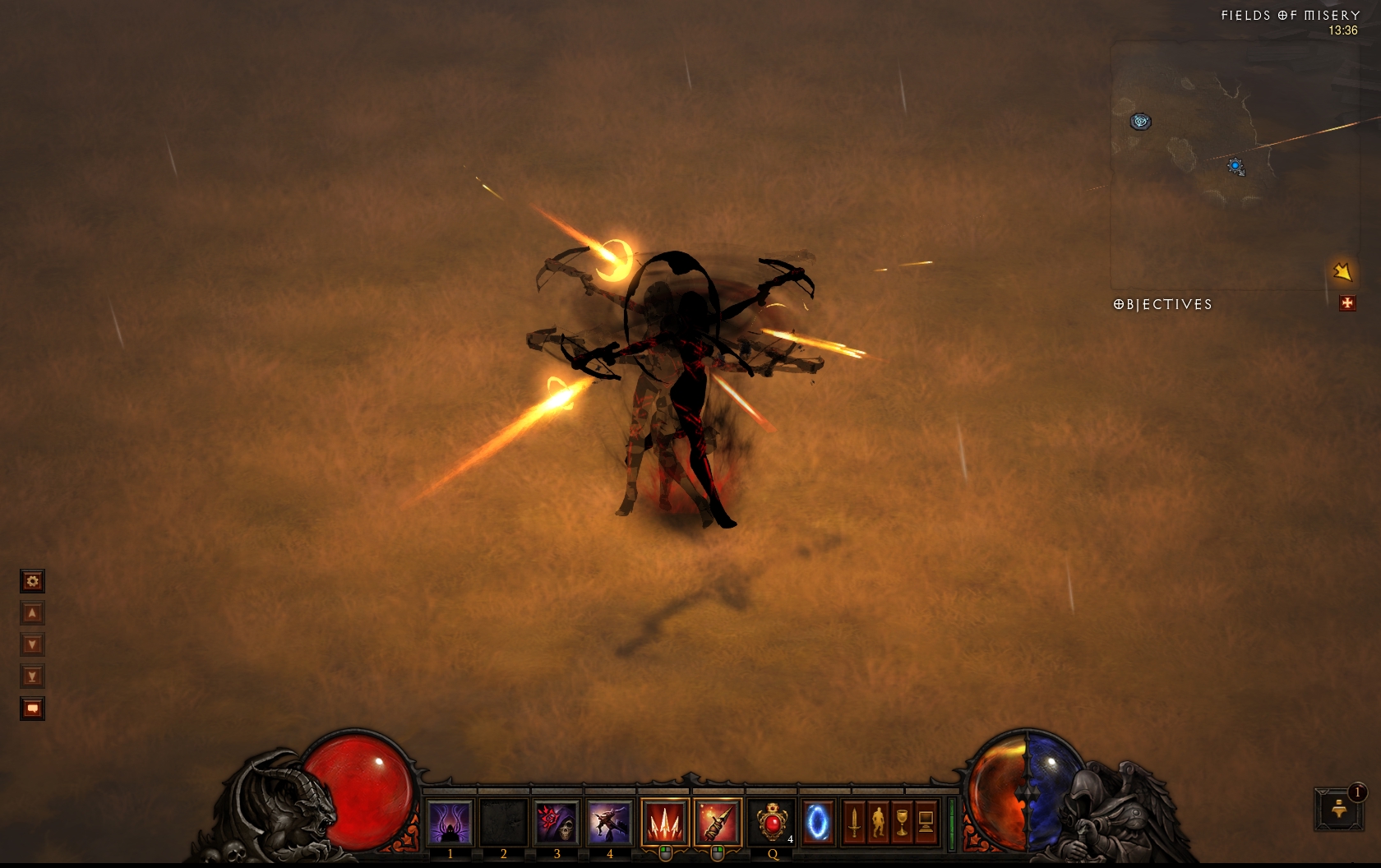Image resolution: width=1381 pixels, height=868 pixels.
Task: Open the character figure menu button
Action: (878, 822)
